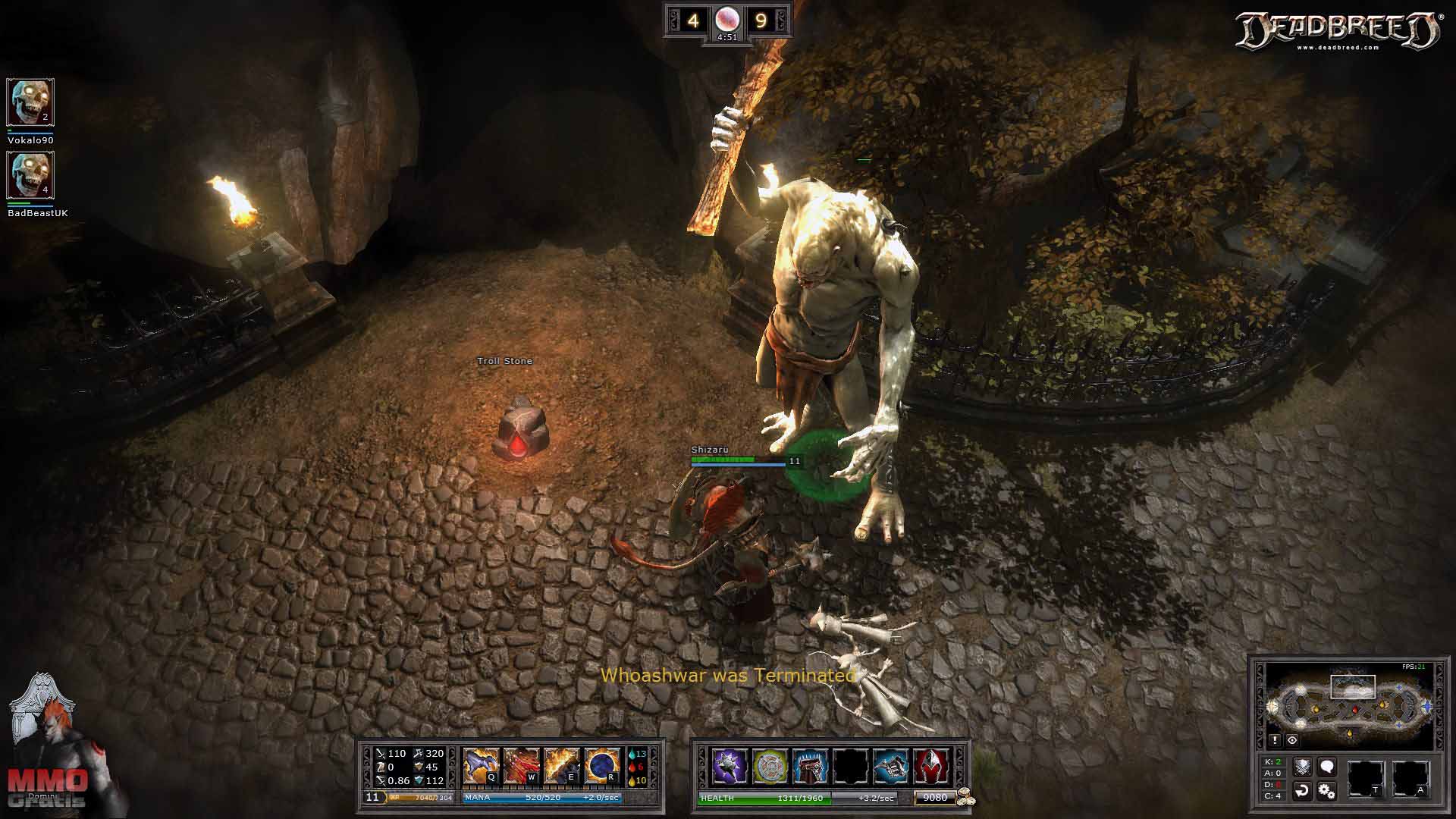Click the empty slot labeled T
The width and height of the screenshot is (1456, 819).
tap(1365, 779)
